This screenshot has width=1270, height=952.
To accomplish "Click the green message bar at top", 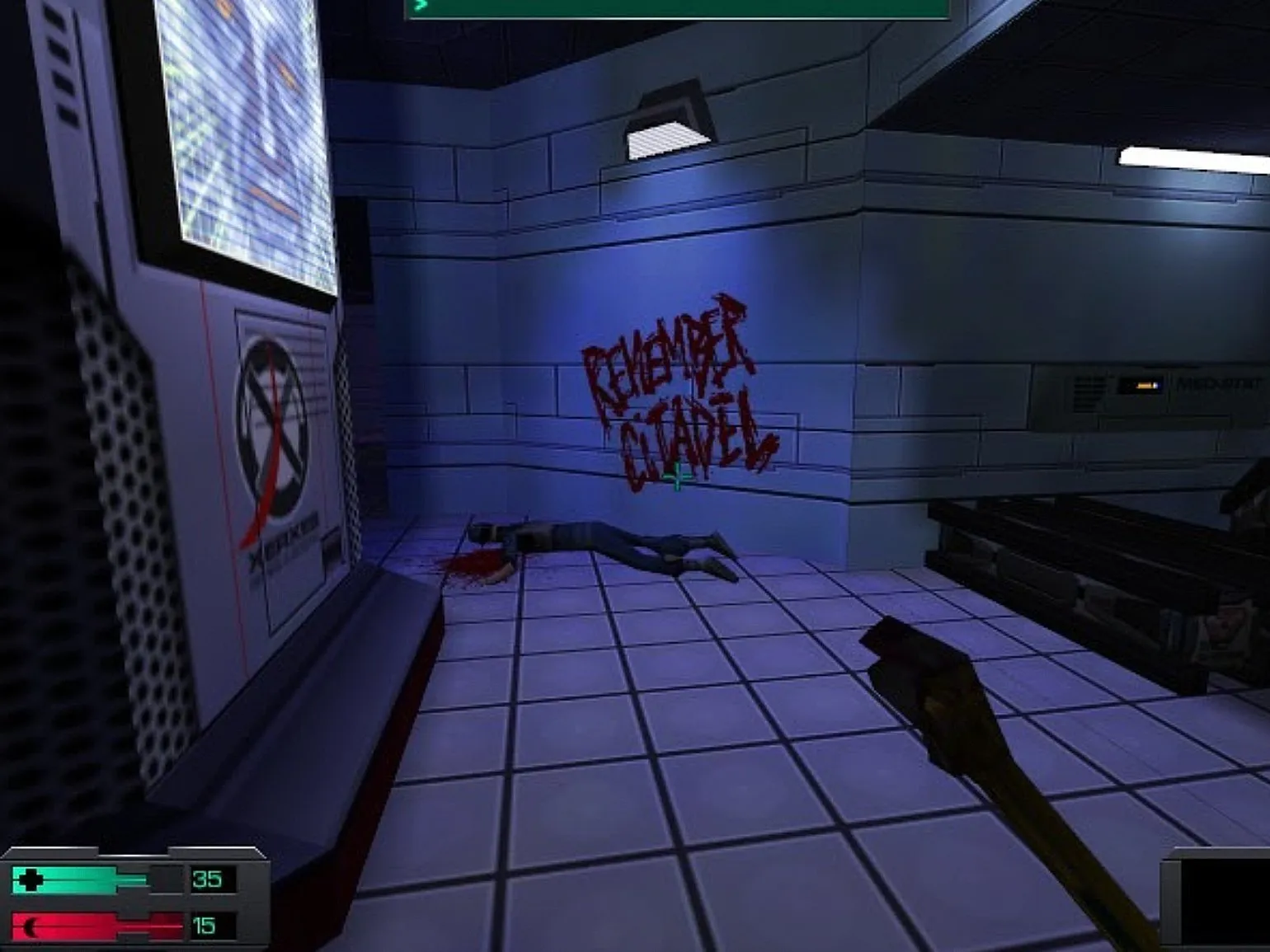I will [x=676, y=8].
